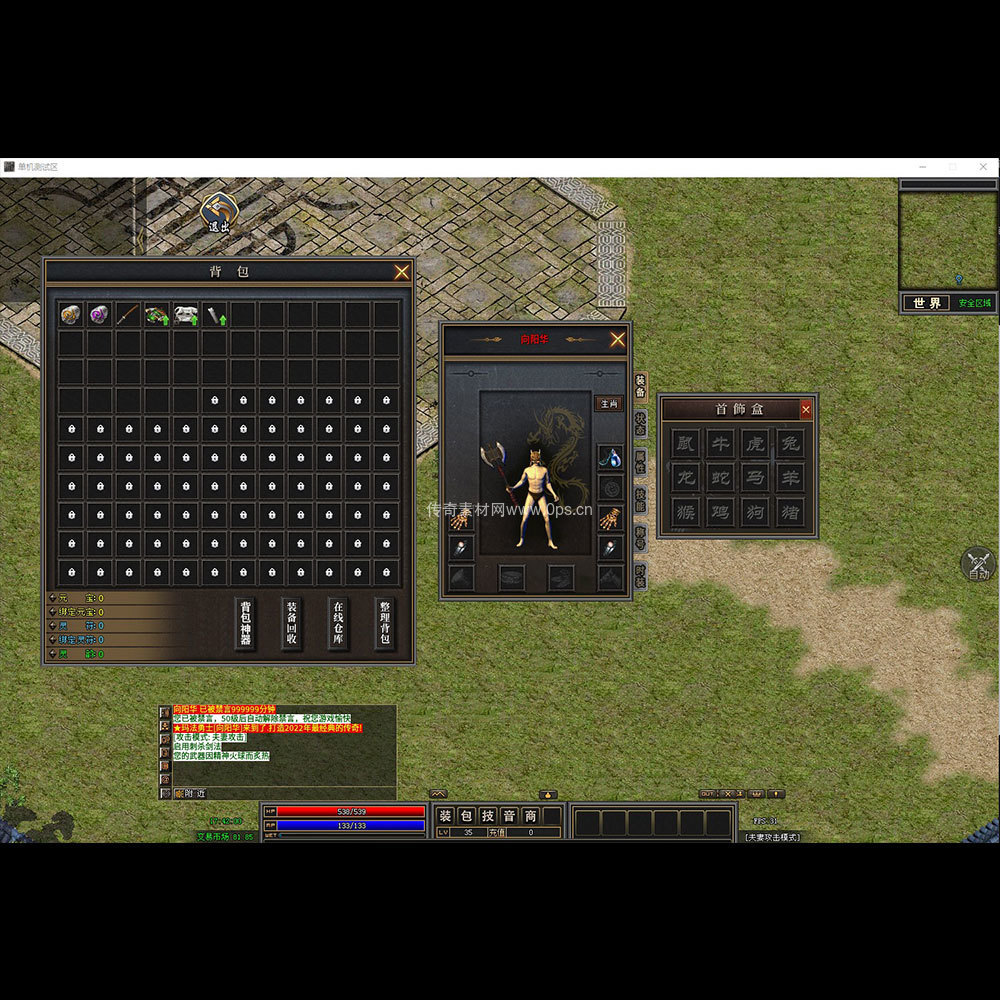Select the wooden staff item slot
Screen dimensions: 1000x1000
click(127, 315)
